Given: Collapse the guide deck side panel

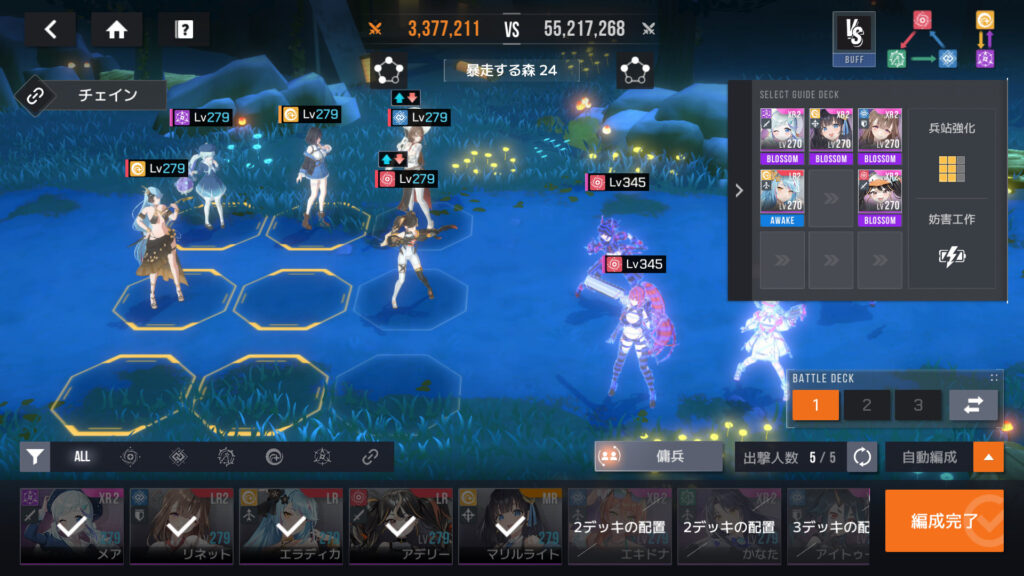Looking at the screenshot, I should tap(739, 190).
